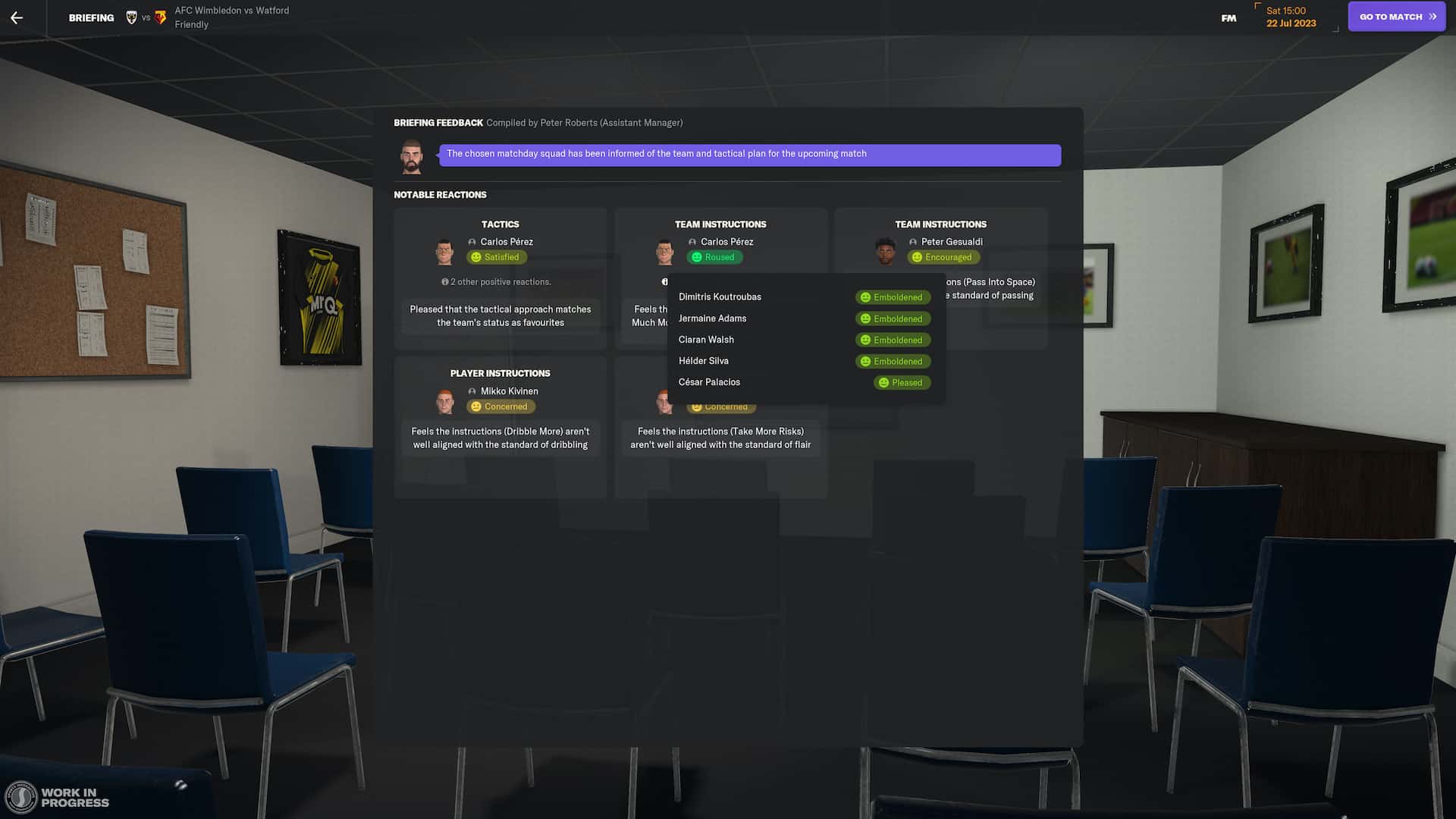Toggle Peter Gesualdi's Encouraged badge
Screen dimensions: 1456x819
click(x=943, y=257)
